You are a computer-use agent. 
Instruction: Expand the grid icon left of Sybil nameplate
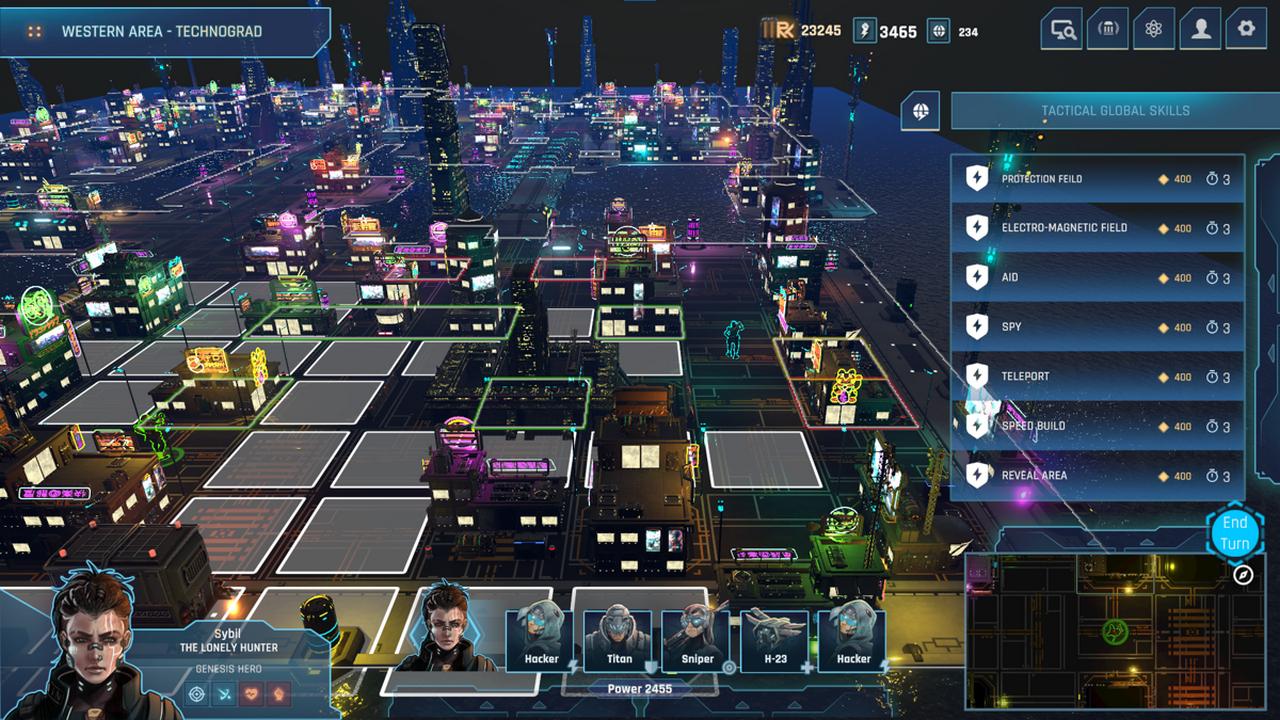click(x=36, y=30)
